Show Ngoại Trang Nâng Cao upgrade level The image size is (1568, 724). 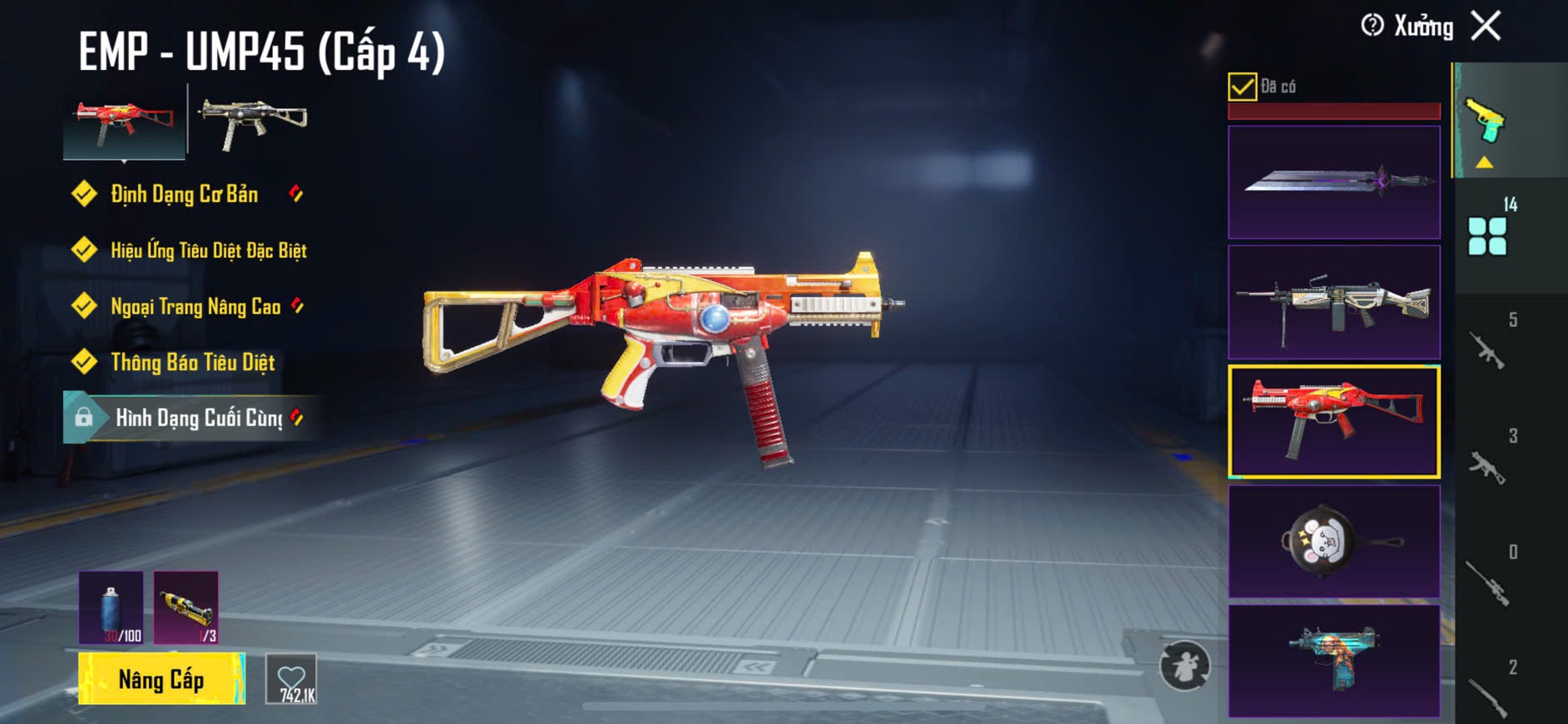point(195,306)
